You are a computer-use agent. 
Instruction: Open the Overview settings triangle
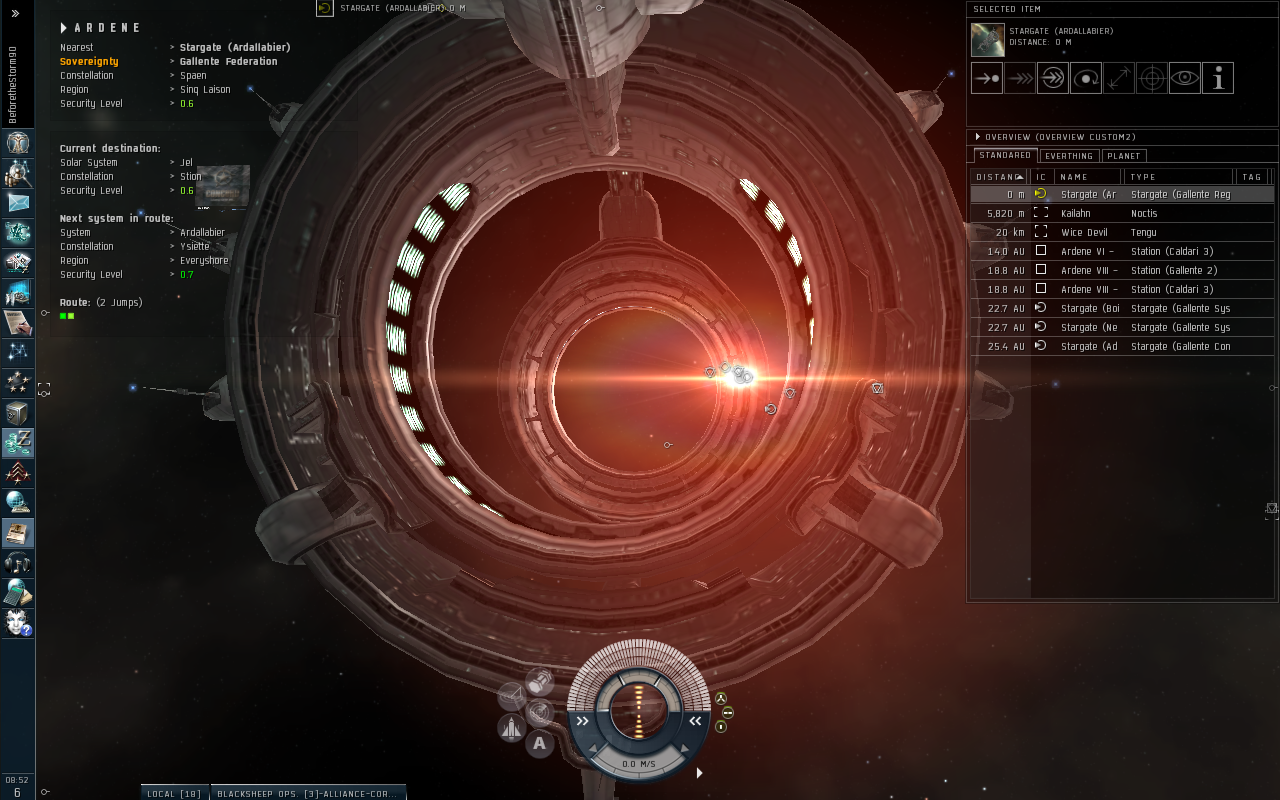976,137
